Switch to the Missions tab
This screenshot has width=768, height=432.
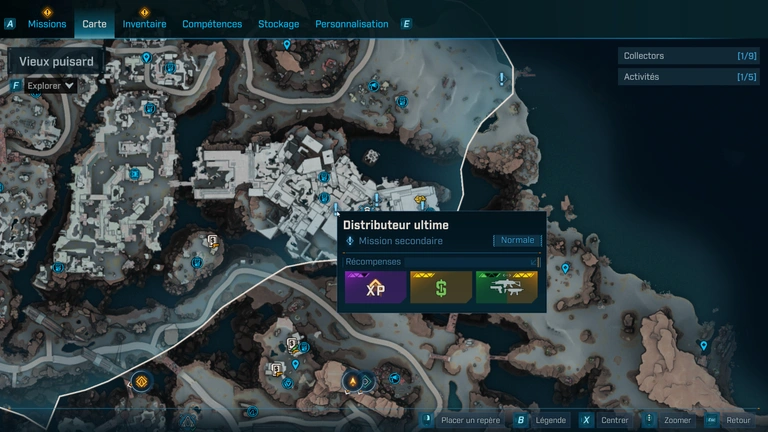(x=47, y=23)
